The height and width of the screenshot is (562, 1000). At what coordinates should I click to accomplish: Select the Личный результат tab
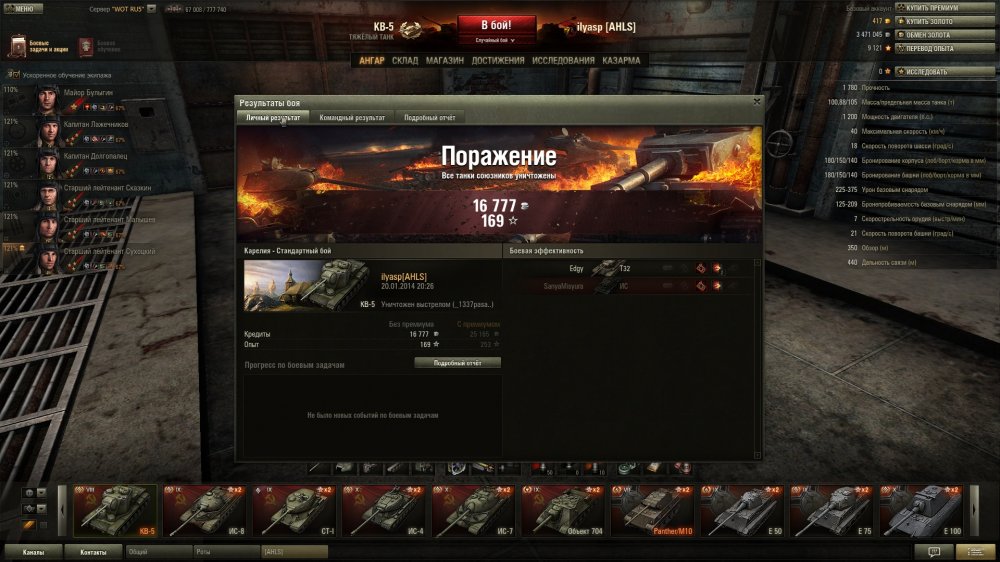[273, 117]
